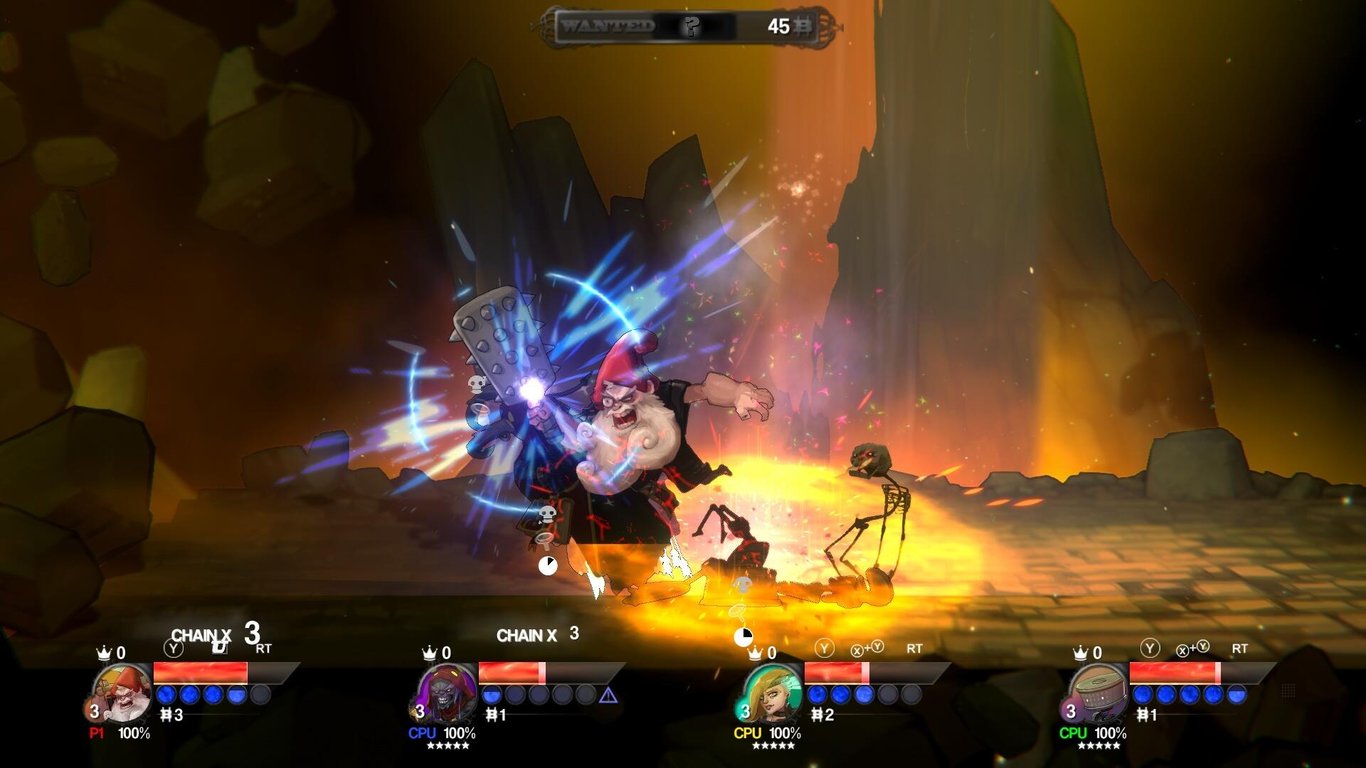The width and height of the screenshot is (1366, 768).
Task: Select the helmeted CPU character portrait
Action: 1097,692
